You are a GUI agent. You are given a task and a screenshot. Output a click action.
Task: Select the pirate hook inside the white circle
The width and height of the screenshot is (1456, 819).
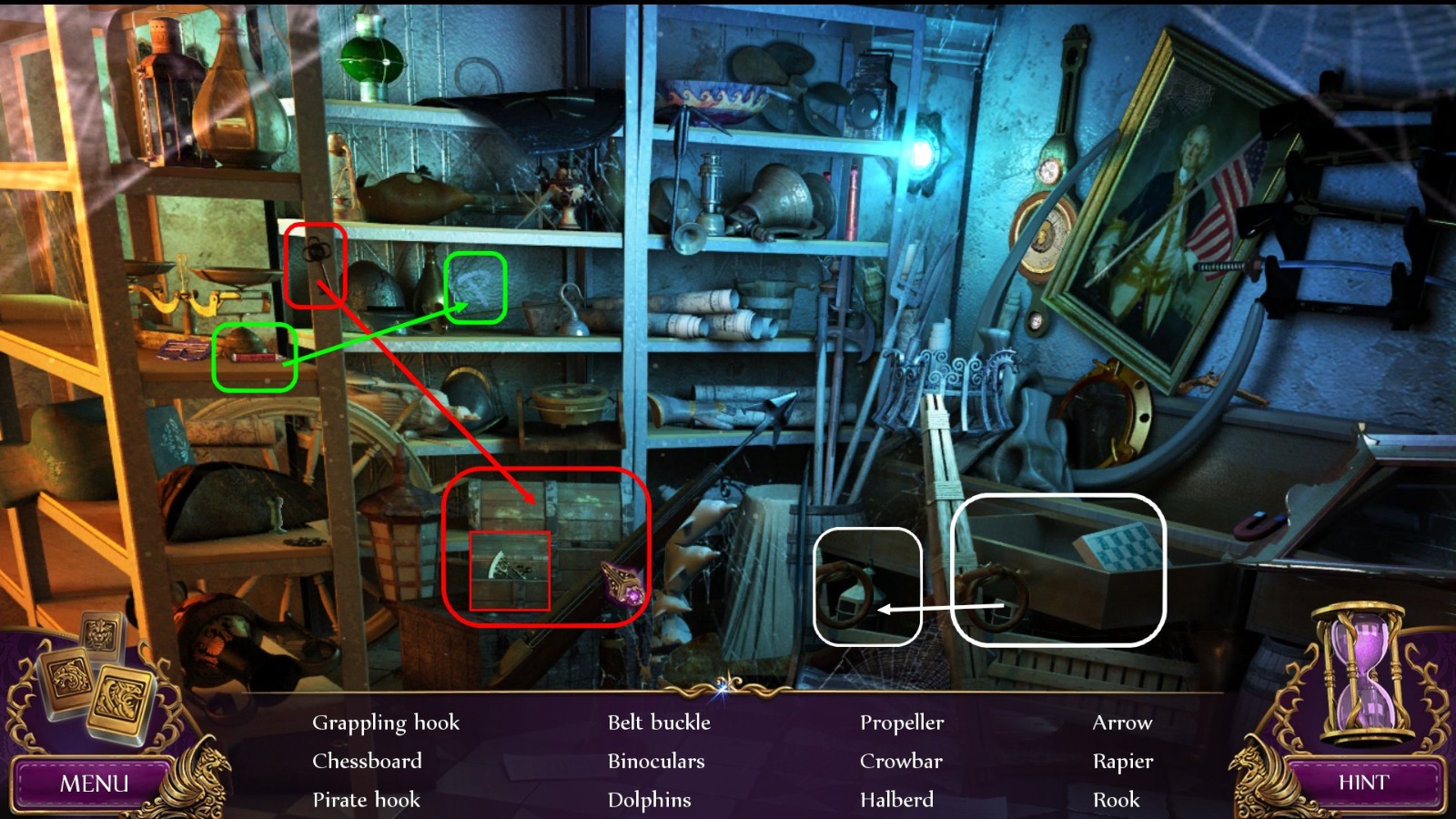click(846, 591)
